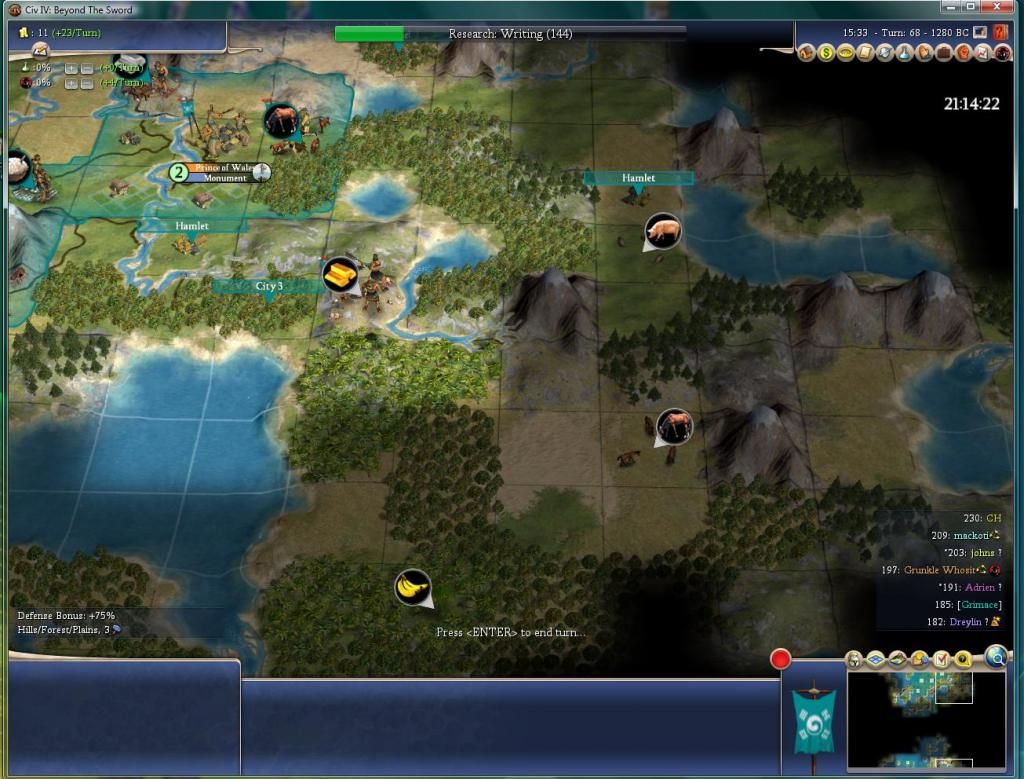Toggle the tile grid display button
Viewport: 1024px width, 779px height.
point(874,659)
